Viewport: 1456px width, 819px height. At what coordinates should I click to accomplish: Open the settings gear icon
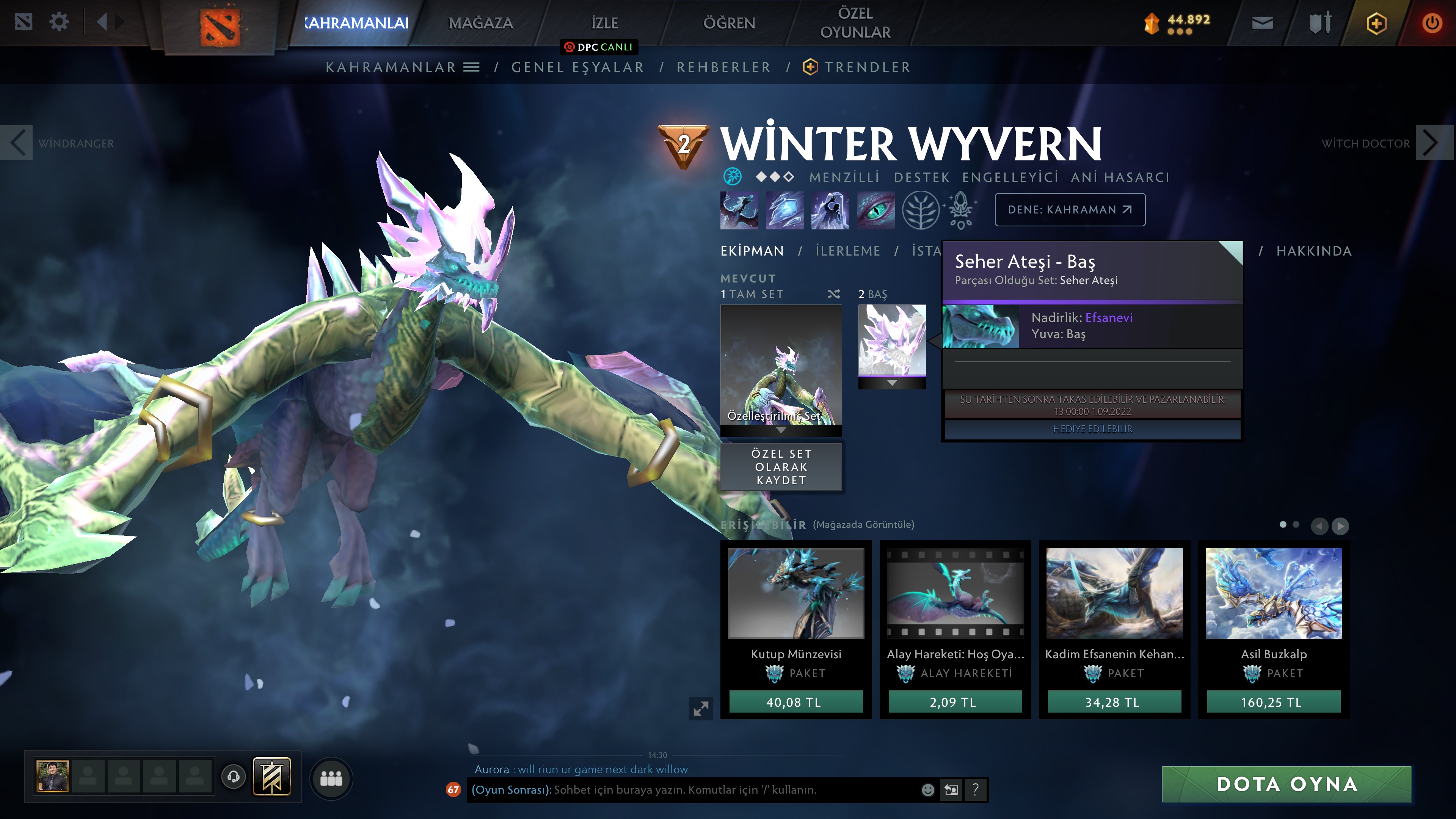[x=59, y=23]
